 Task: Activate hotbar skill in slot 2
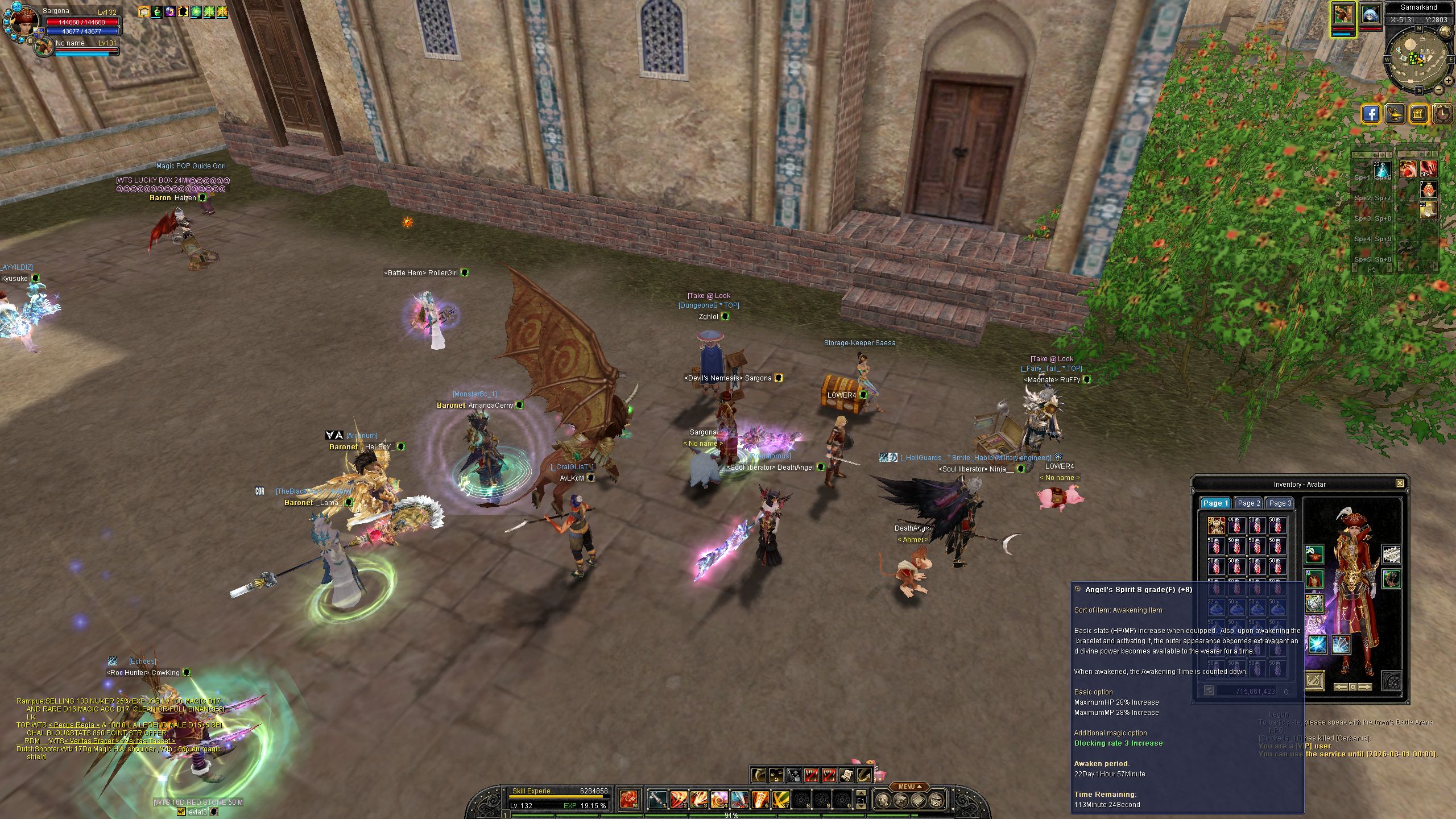point(678,800)
